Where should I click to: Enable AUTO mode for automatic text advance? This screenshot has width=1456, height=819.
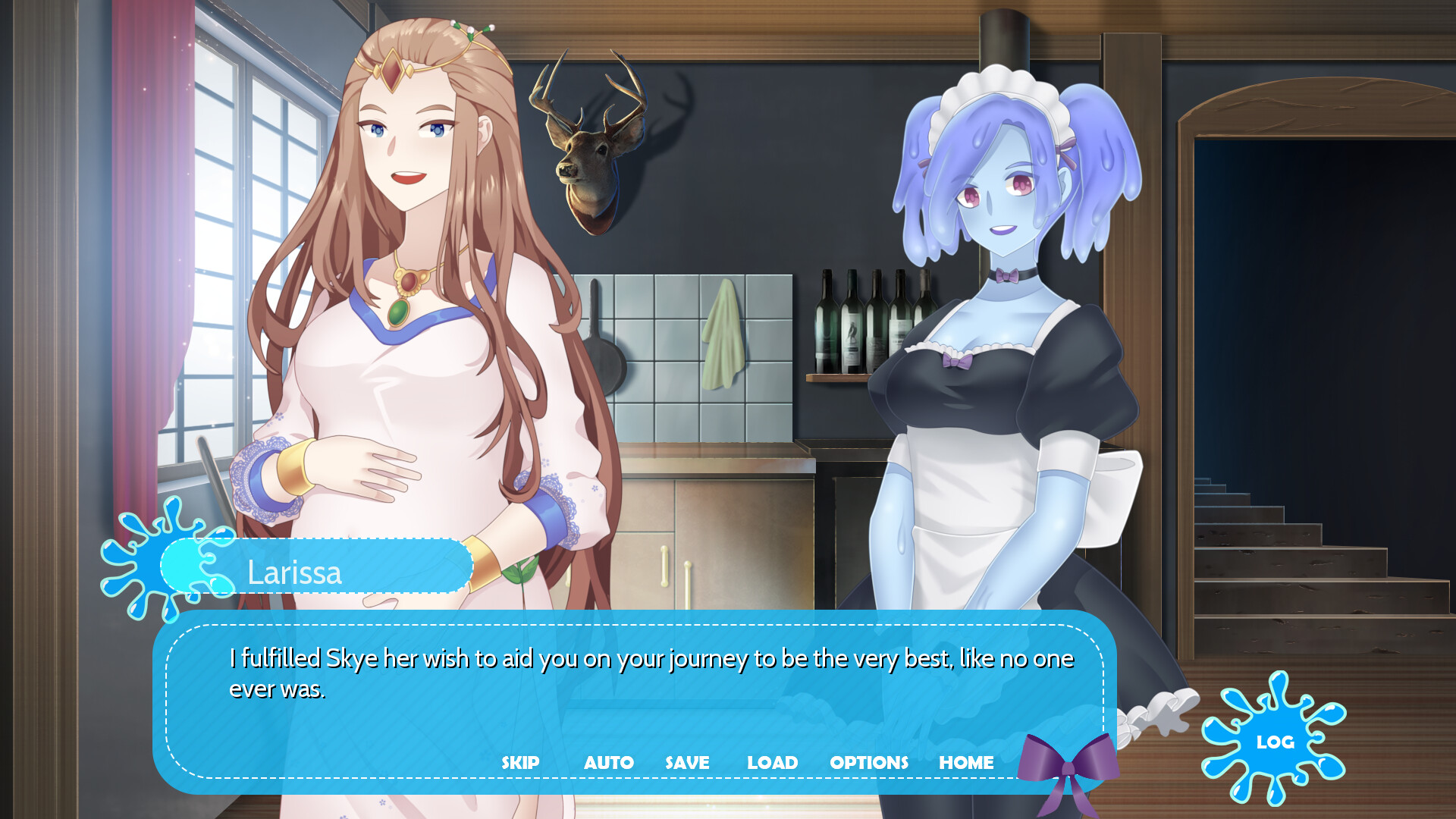point(609,763)
